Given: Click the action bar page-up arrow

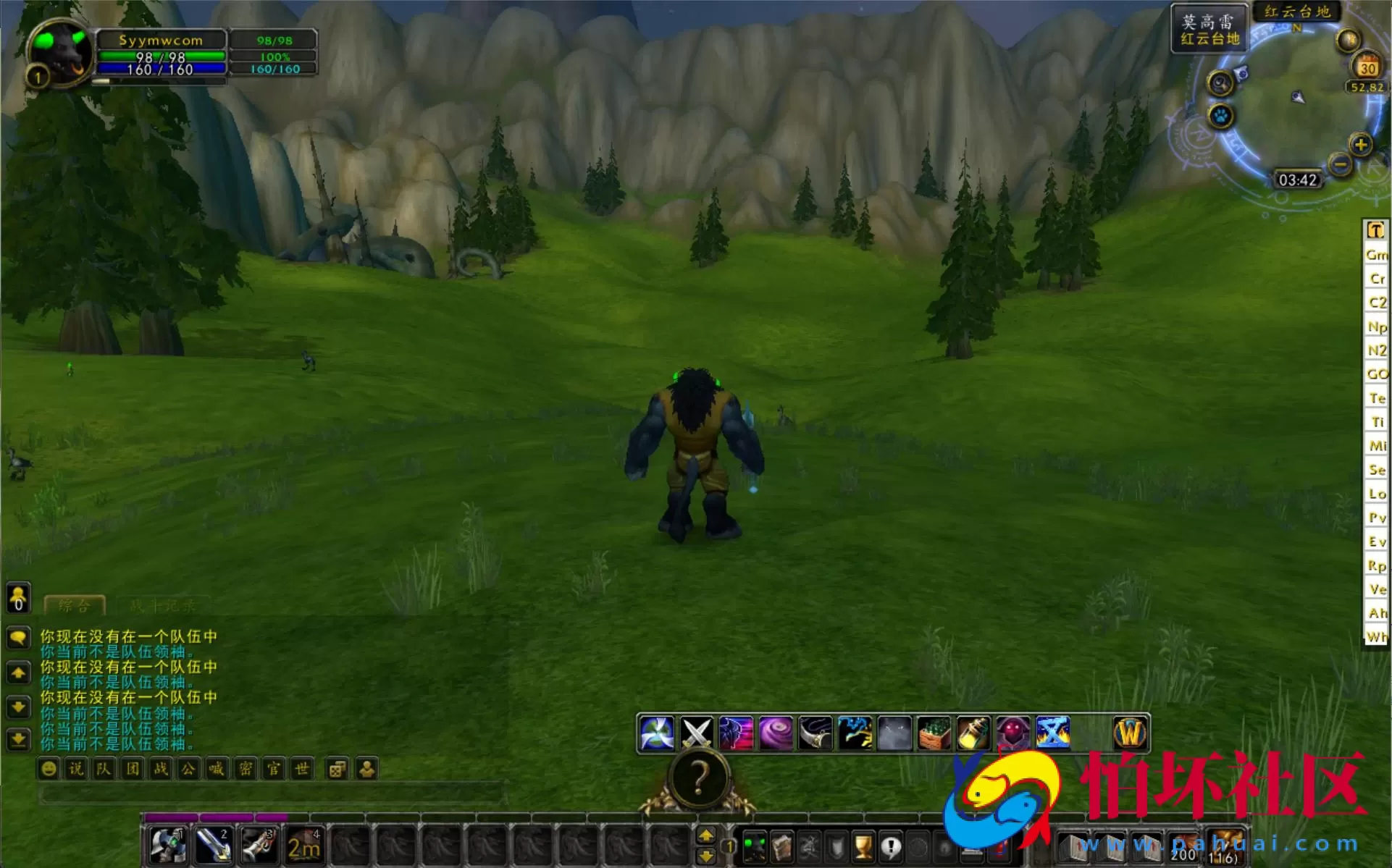Looking at the screenshot, I should click(708, 834).
